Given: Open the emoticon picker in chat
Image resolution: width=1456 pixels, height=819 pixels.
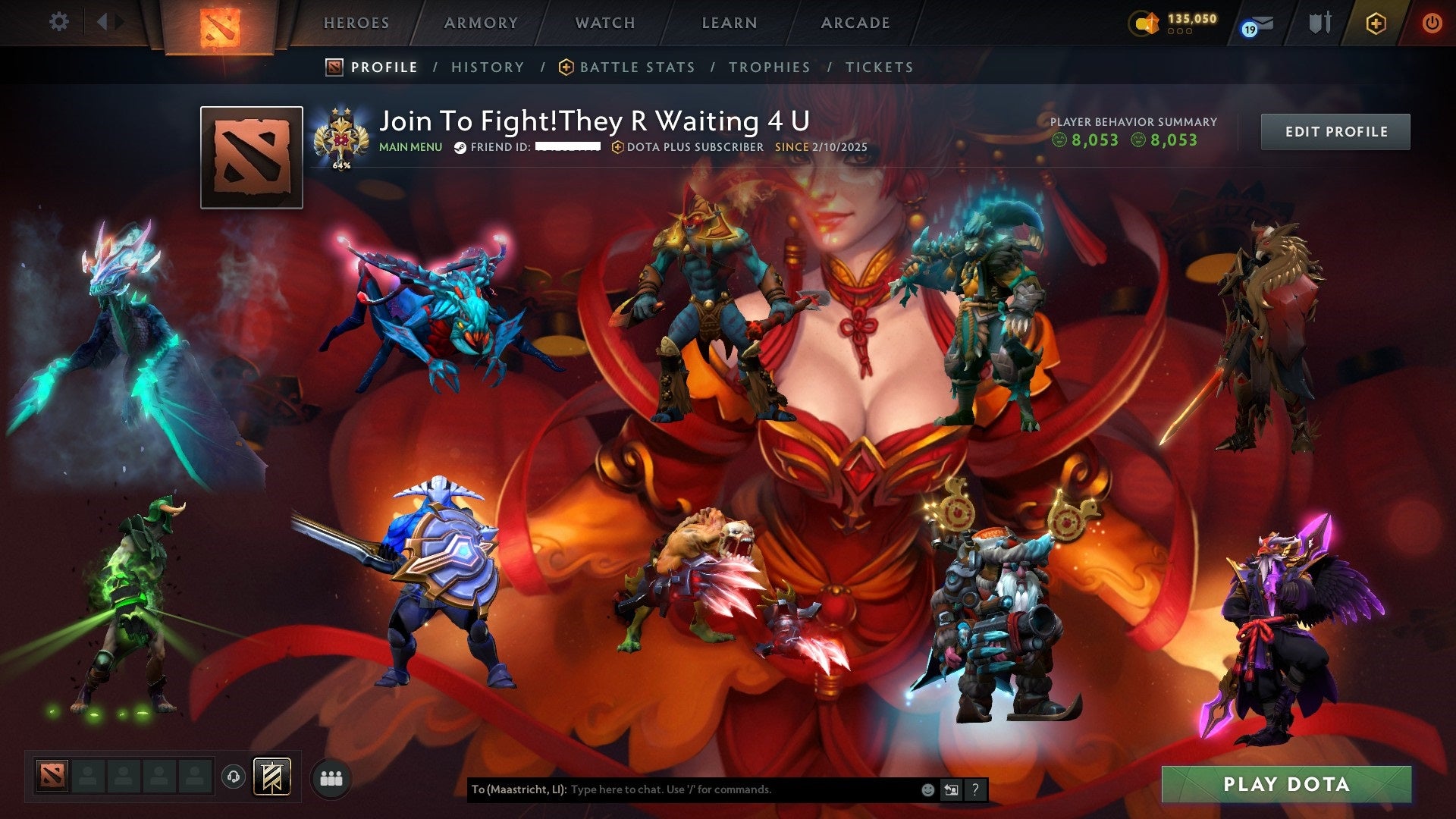Looking at the screenshot, I should (927, 789).
